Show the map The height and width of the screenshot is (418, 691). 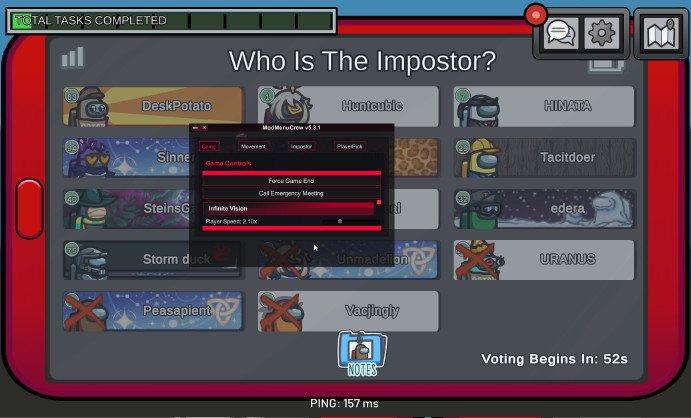coord(660,33)
